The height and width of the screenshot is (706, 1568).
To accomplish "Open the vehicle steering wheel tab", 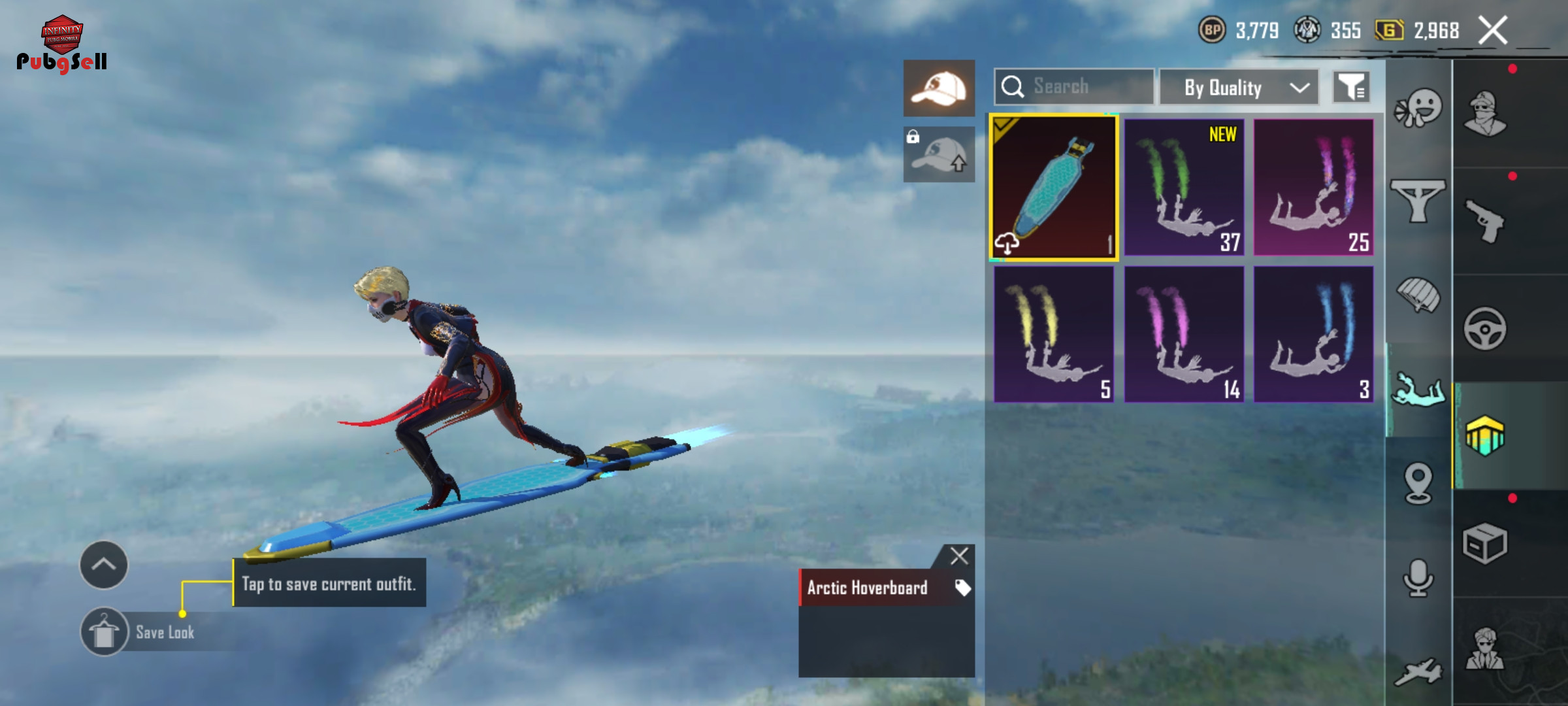I will click(x=1485, y=329).
